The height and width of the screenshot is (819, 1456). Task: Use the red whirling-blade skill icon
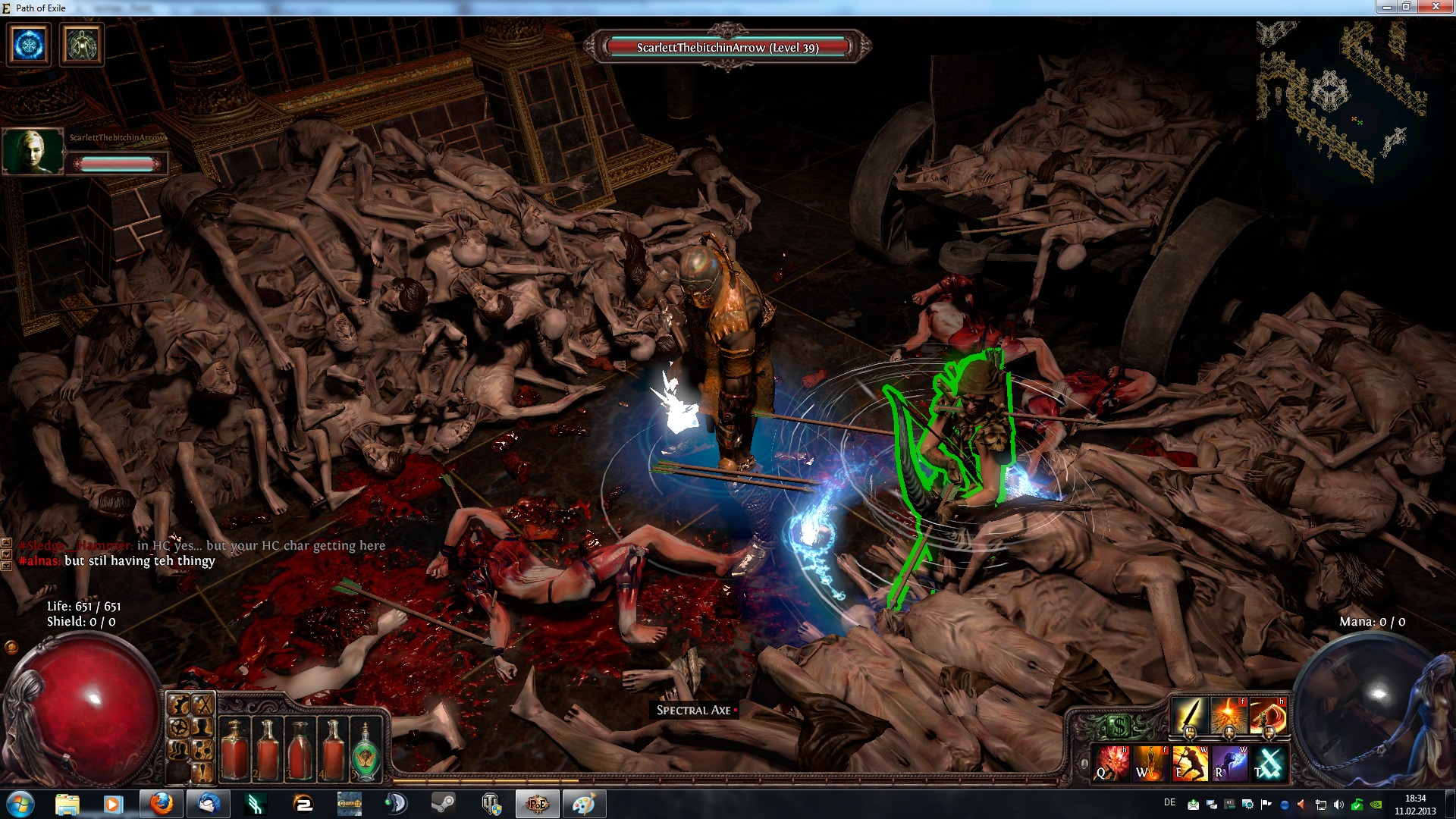[1268, 717]
